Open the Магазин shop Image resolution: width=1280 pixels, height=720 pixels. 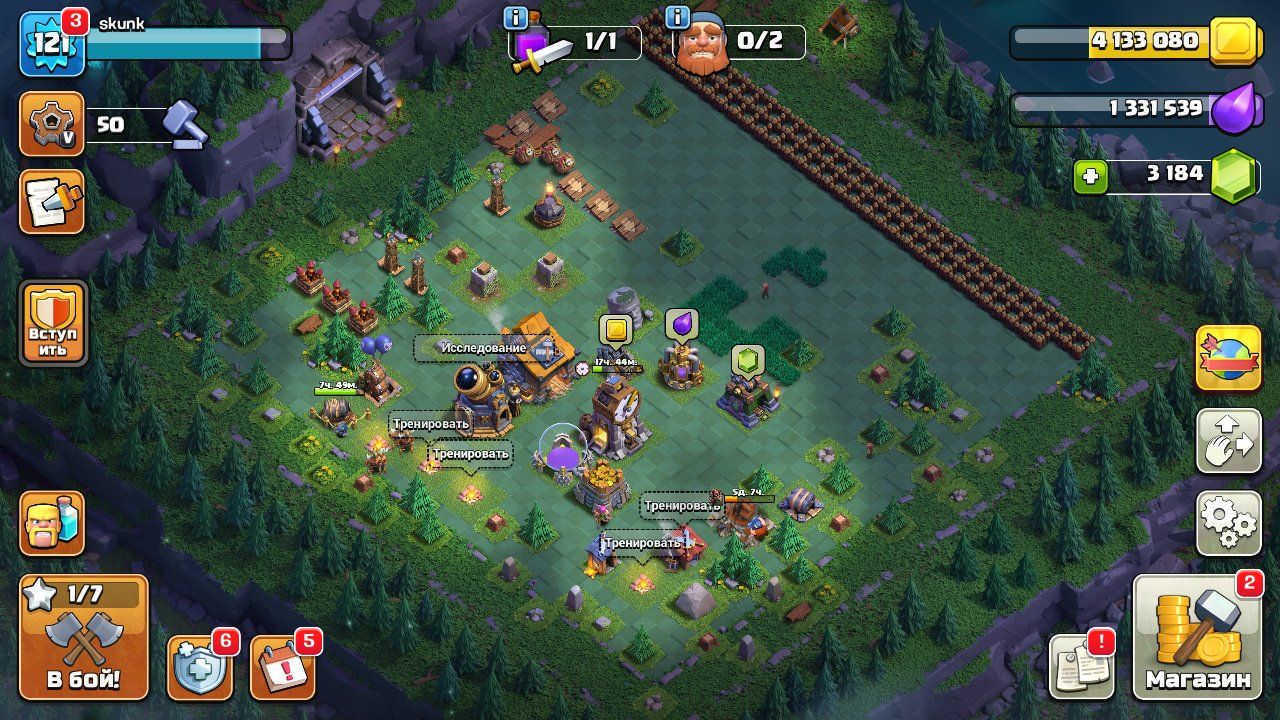tap(1197, 637)
